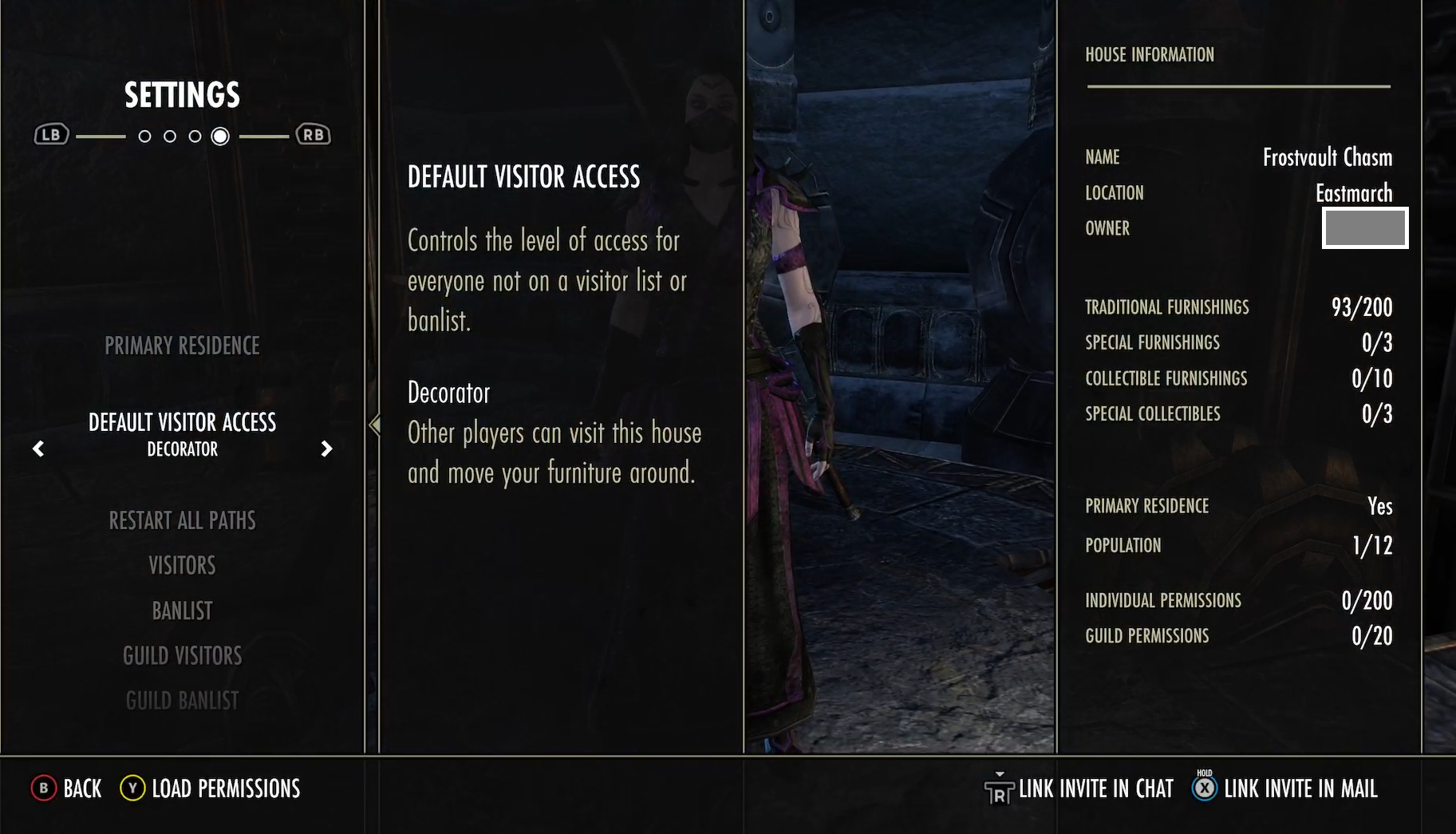Screen dimensions: 1456x834
Task: Select the filled fourth settings page dot
Action: (x=221, y=136)
